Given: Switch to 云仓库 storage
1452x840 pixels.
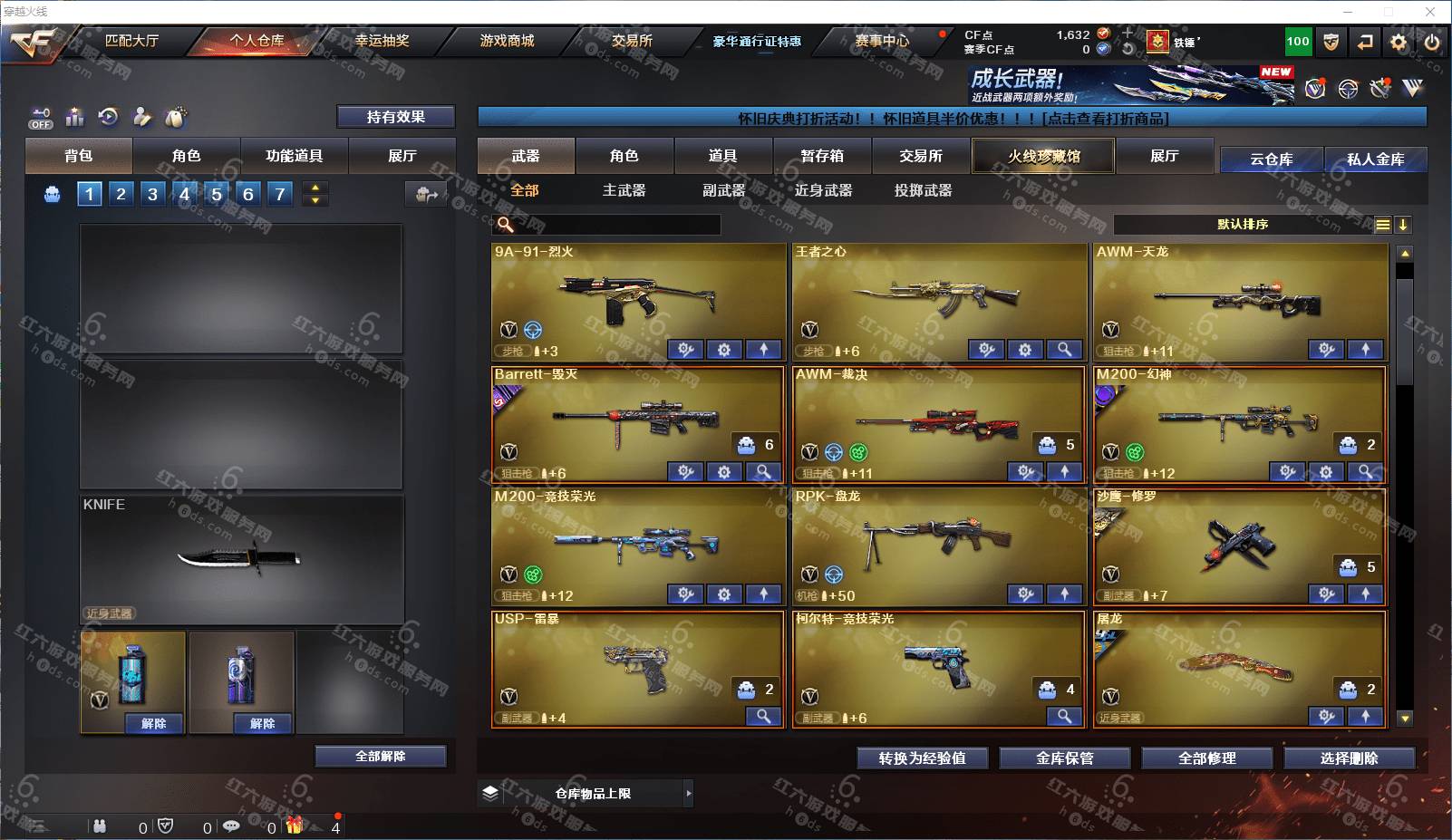Looking at the screenshot, I should point(1271,159).
